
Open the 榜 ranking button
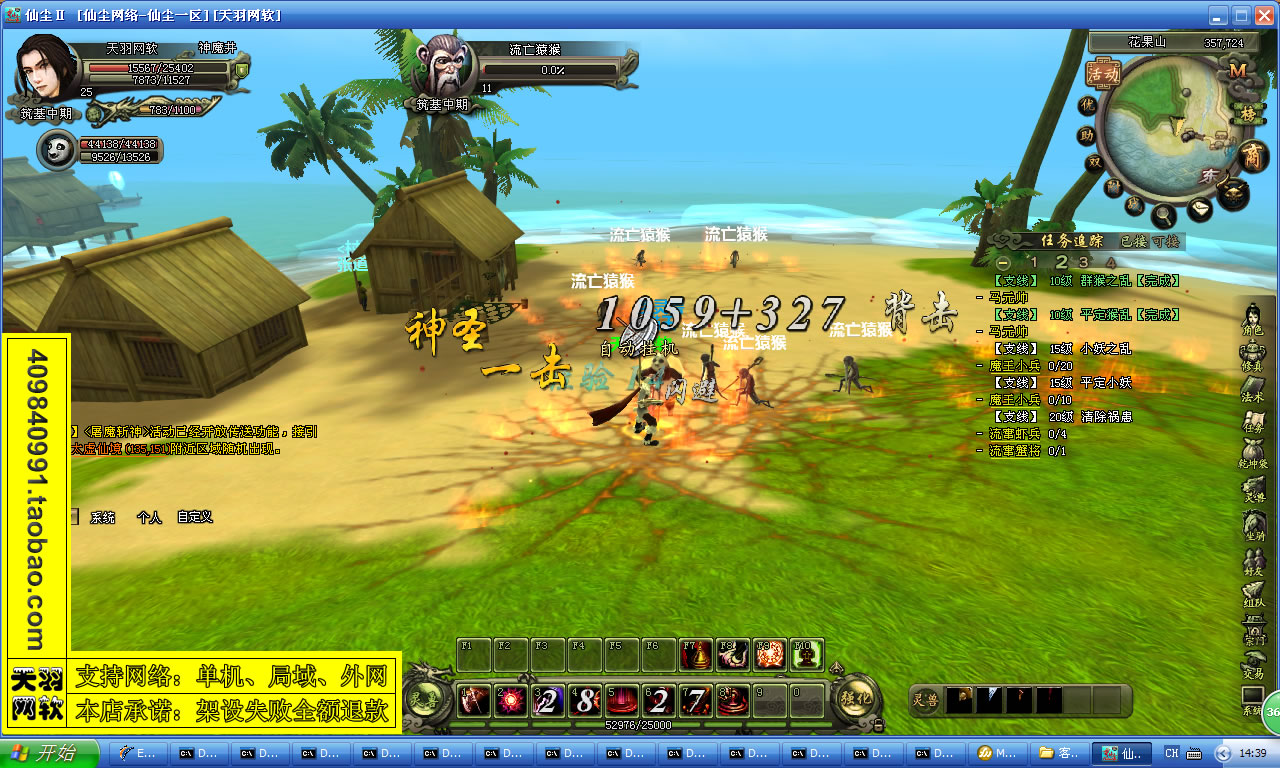pyautogui.click(x=1247, y=113)
